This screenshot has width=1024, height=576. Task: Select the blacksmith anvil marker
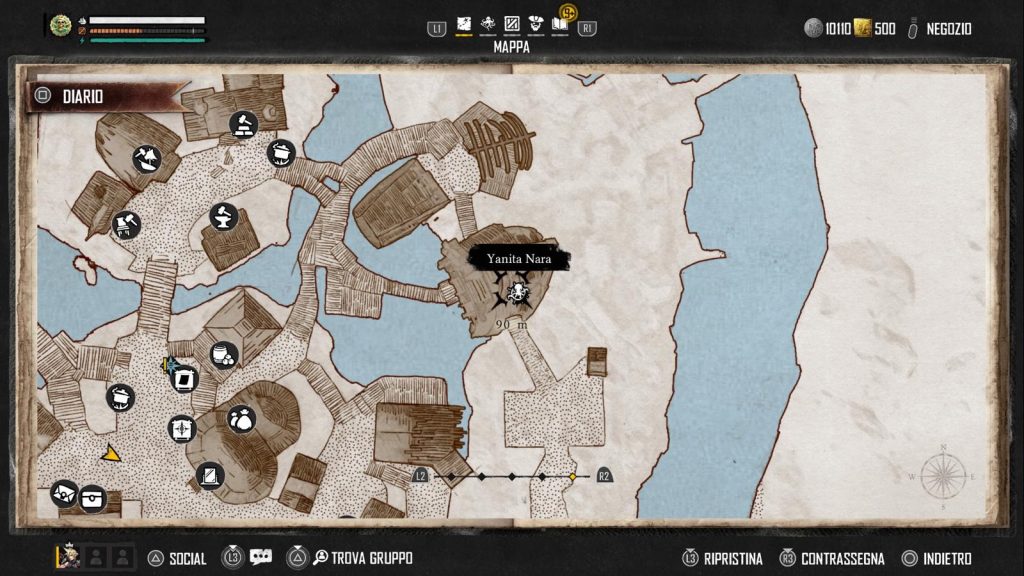click(x=224, y=216)
